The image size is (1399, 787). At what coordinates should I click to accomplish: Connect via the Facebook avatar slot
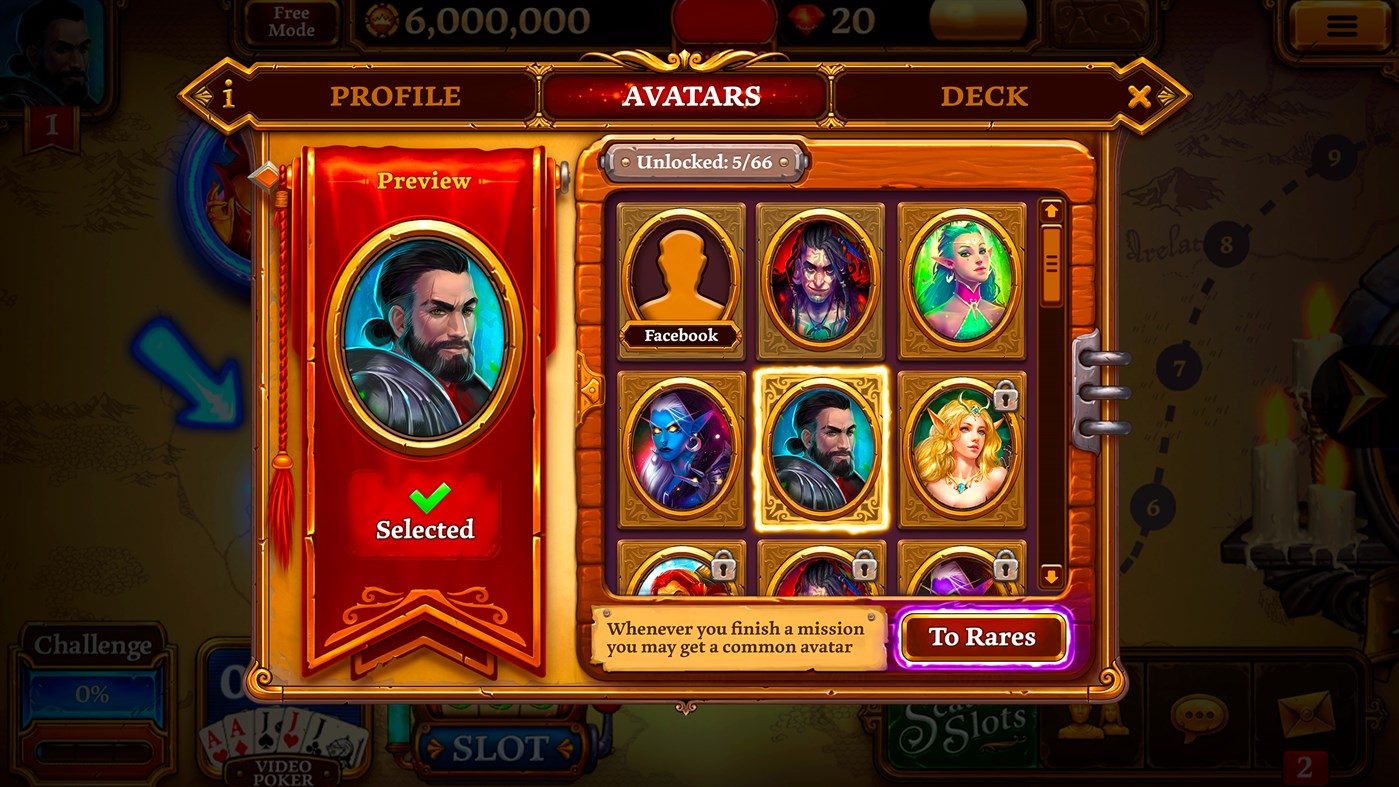coord(681,277)
